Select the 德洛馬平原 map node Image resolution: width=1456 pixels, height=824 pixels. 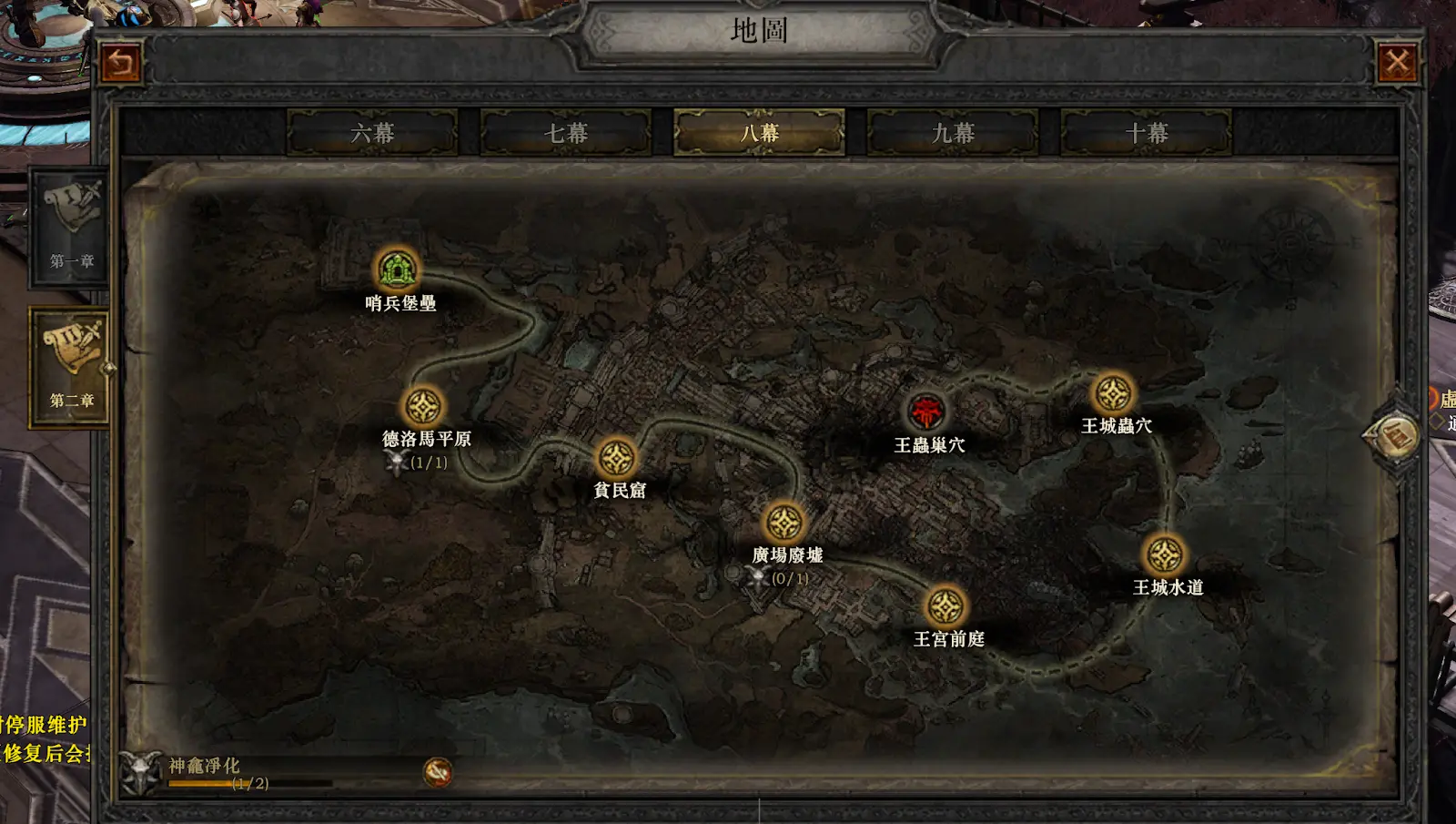pyautogui.click(x=422, y=406)
